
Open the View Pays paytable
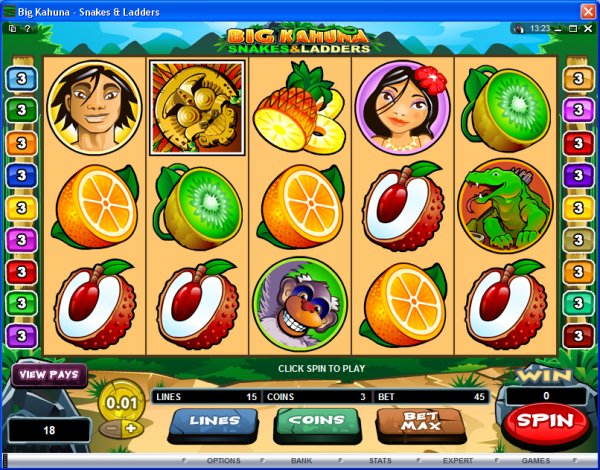pyautogui.click(x=48, y=376)
